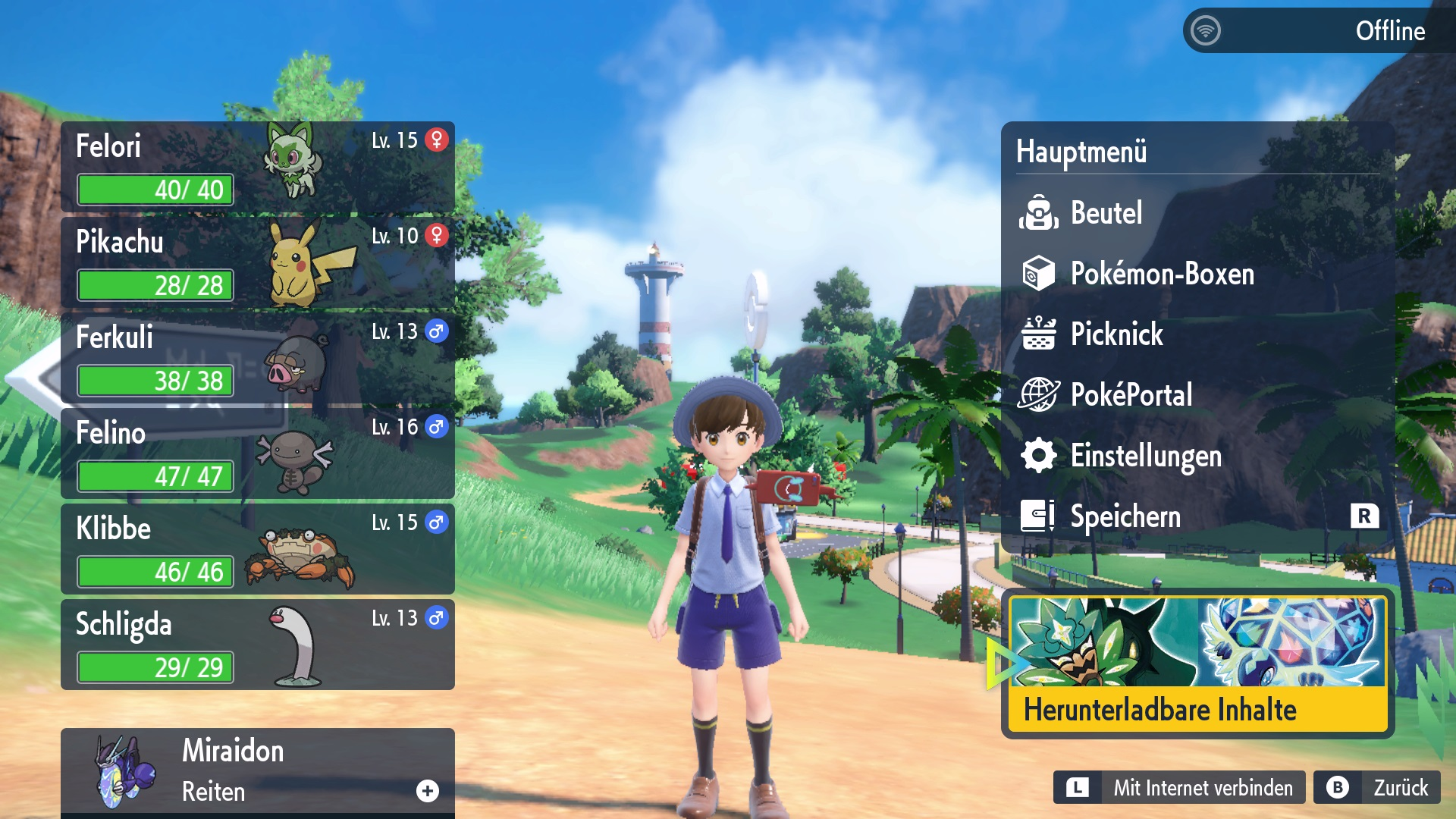Choose the Ferkuli party slot

pyautogui.click(x=258, y=358)
